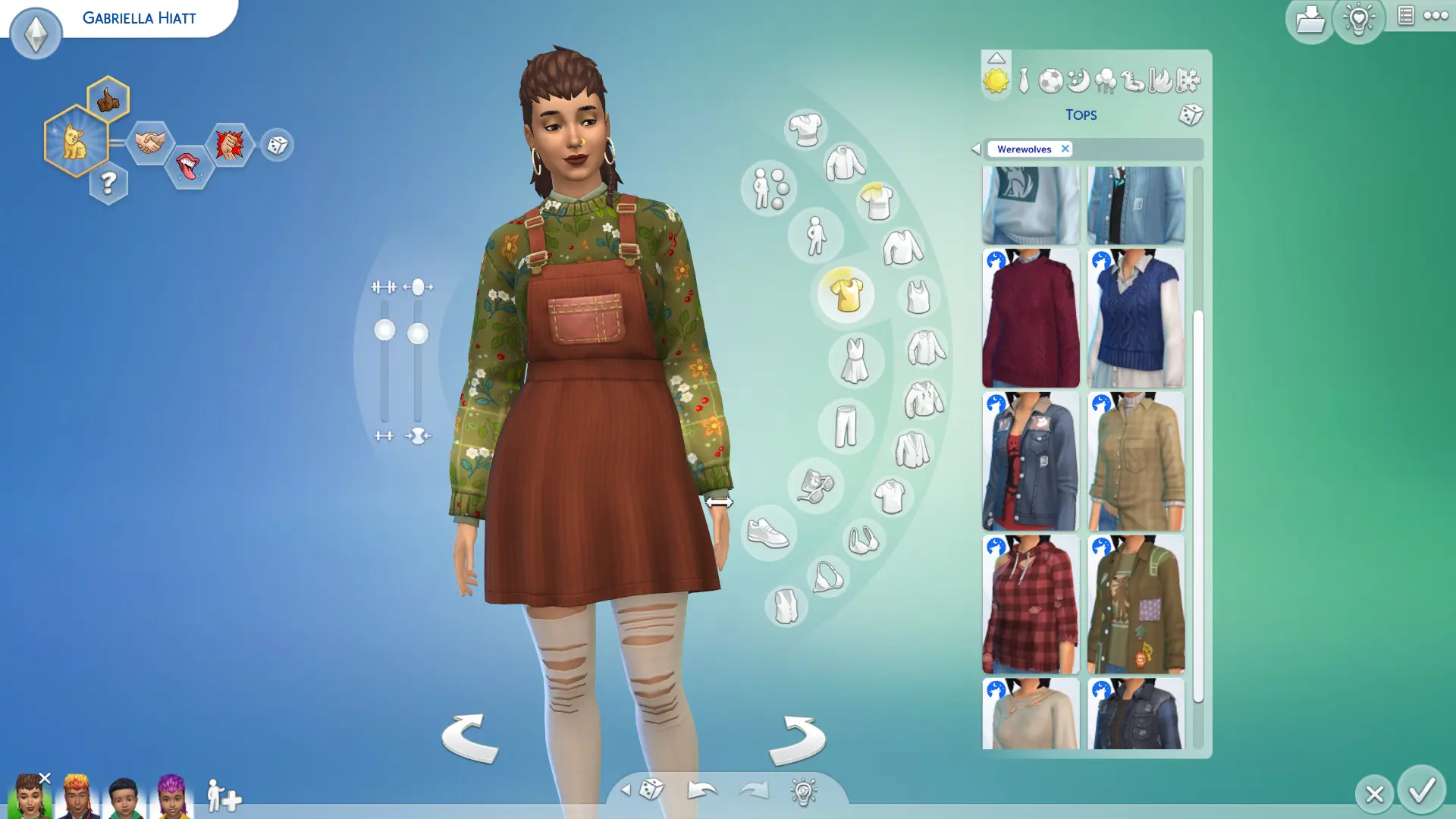Image resolution: width=1456 pixels, height=819 pixels.
Task: Select the Formal wear tie icon
Action: click(1022, 81)
